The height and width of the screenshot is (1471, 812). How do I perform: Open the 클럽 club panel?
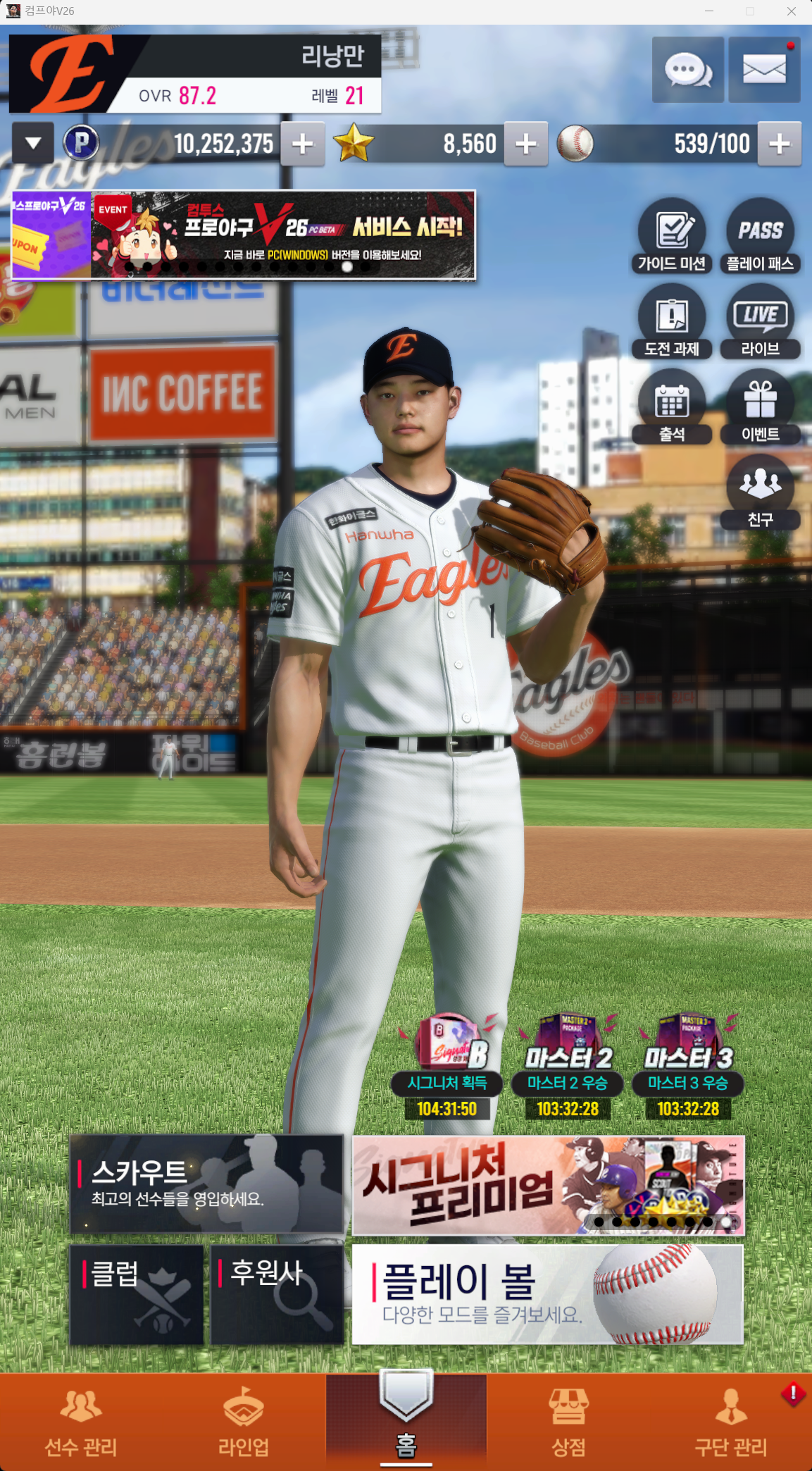(x=137, y=1295)
